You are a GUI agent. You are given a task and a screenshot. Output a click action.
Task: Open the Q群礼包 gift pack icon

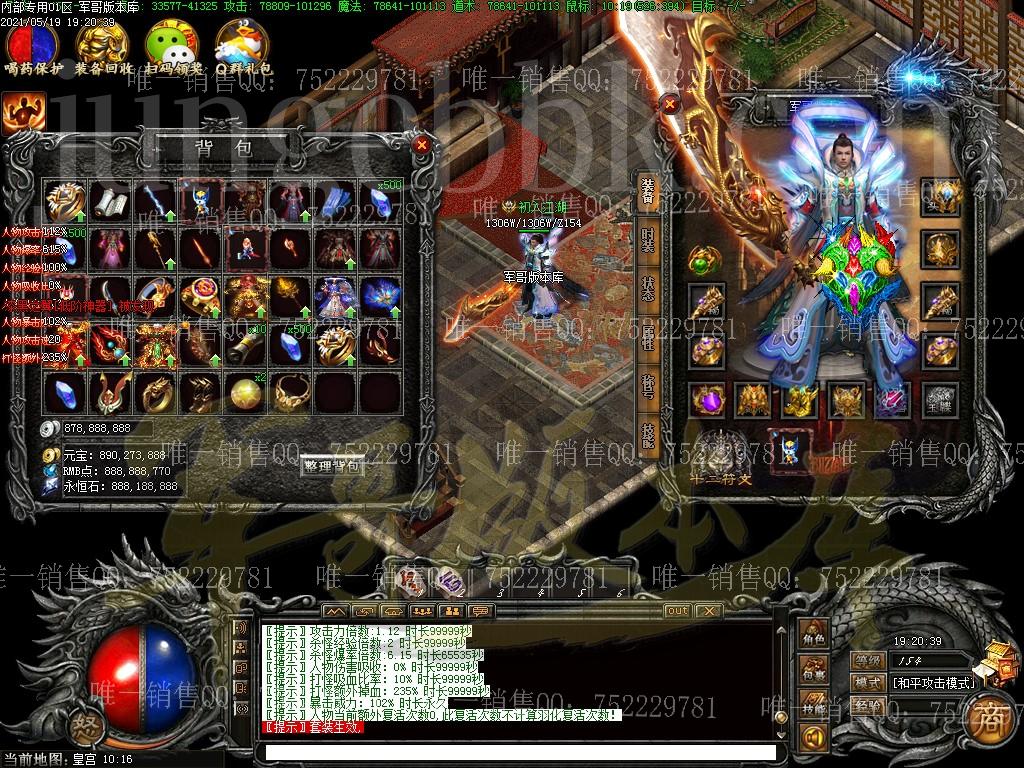[242, 45]
